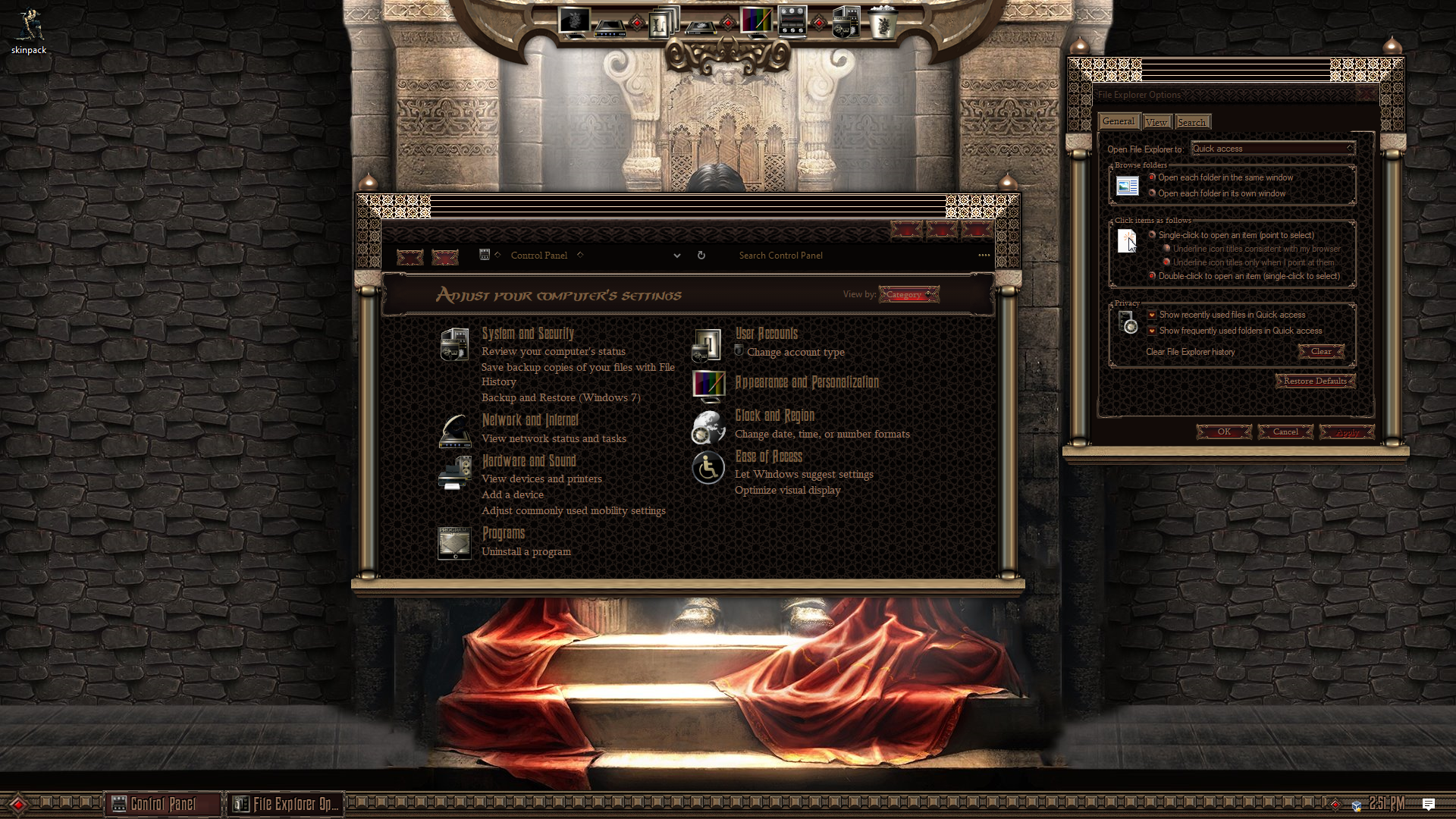Open Network and Internet category

530,420
